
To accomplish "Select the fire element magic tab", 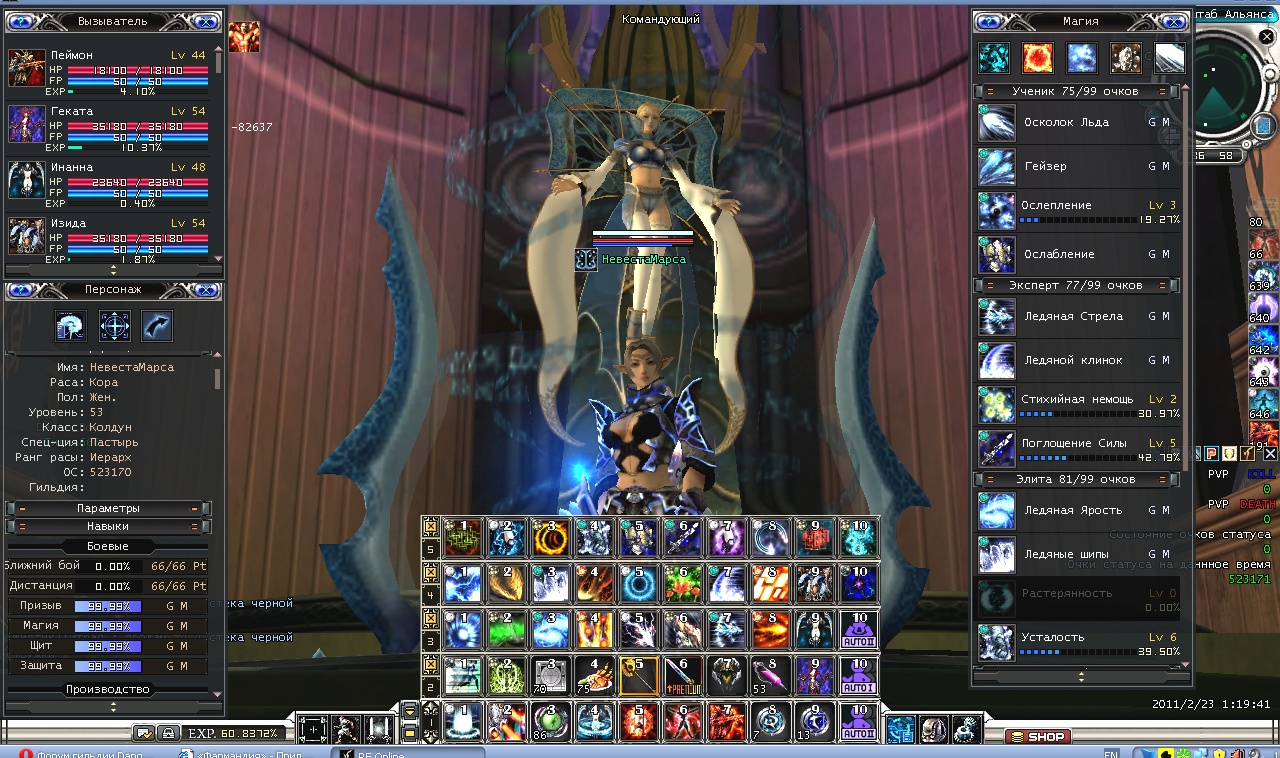I will coord(1037,58).
